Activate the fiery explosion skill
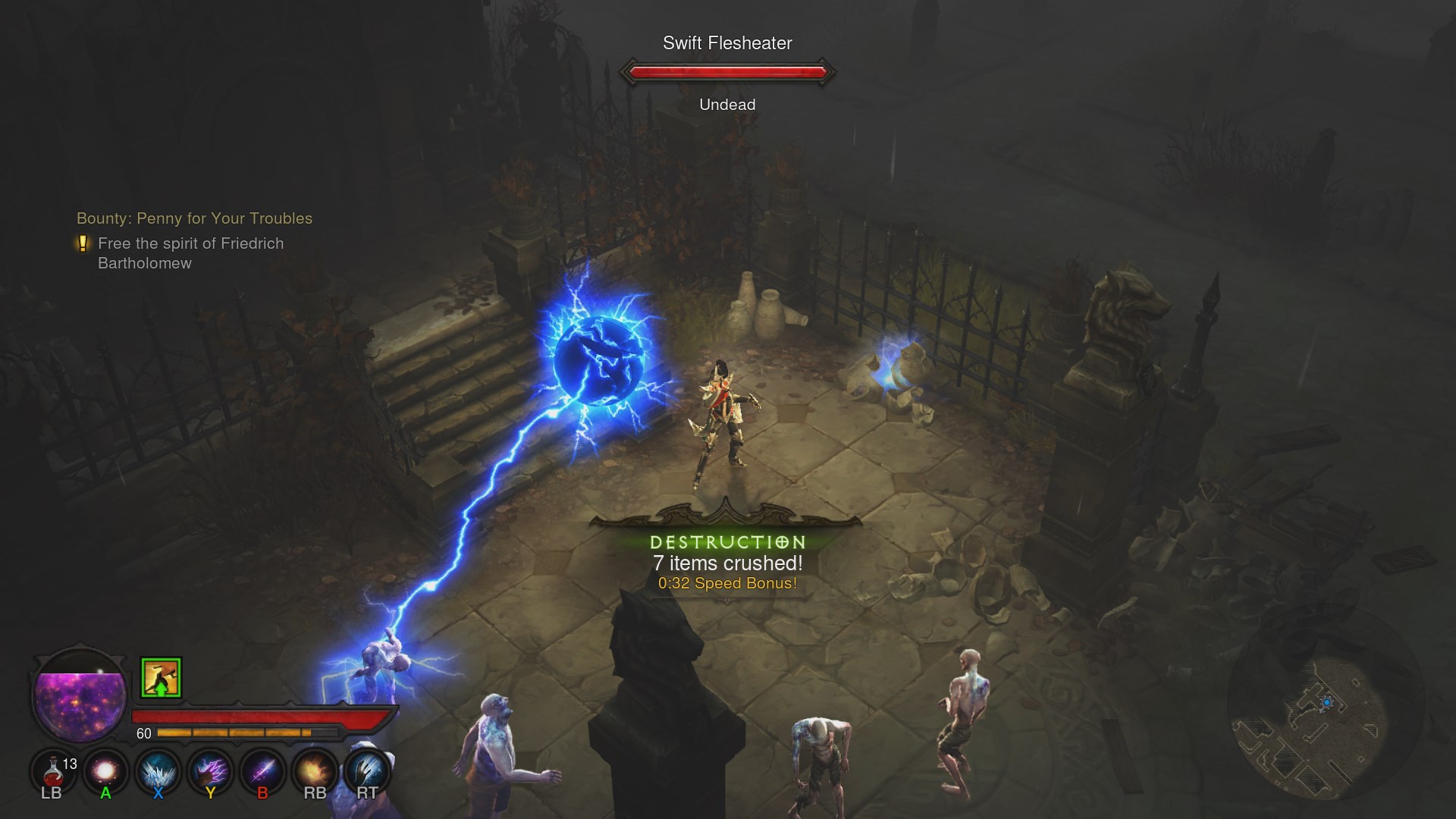Screen dimensions: 1456x819 click(x=315, y=771)
